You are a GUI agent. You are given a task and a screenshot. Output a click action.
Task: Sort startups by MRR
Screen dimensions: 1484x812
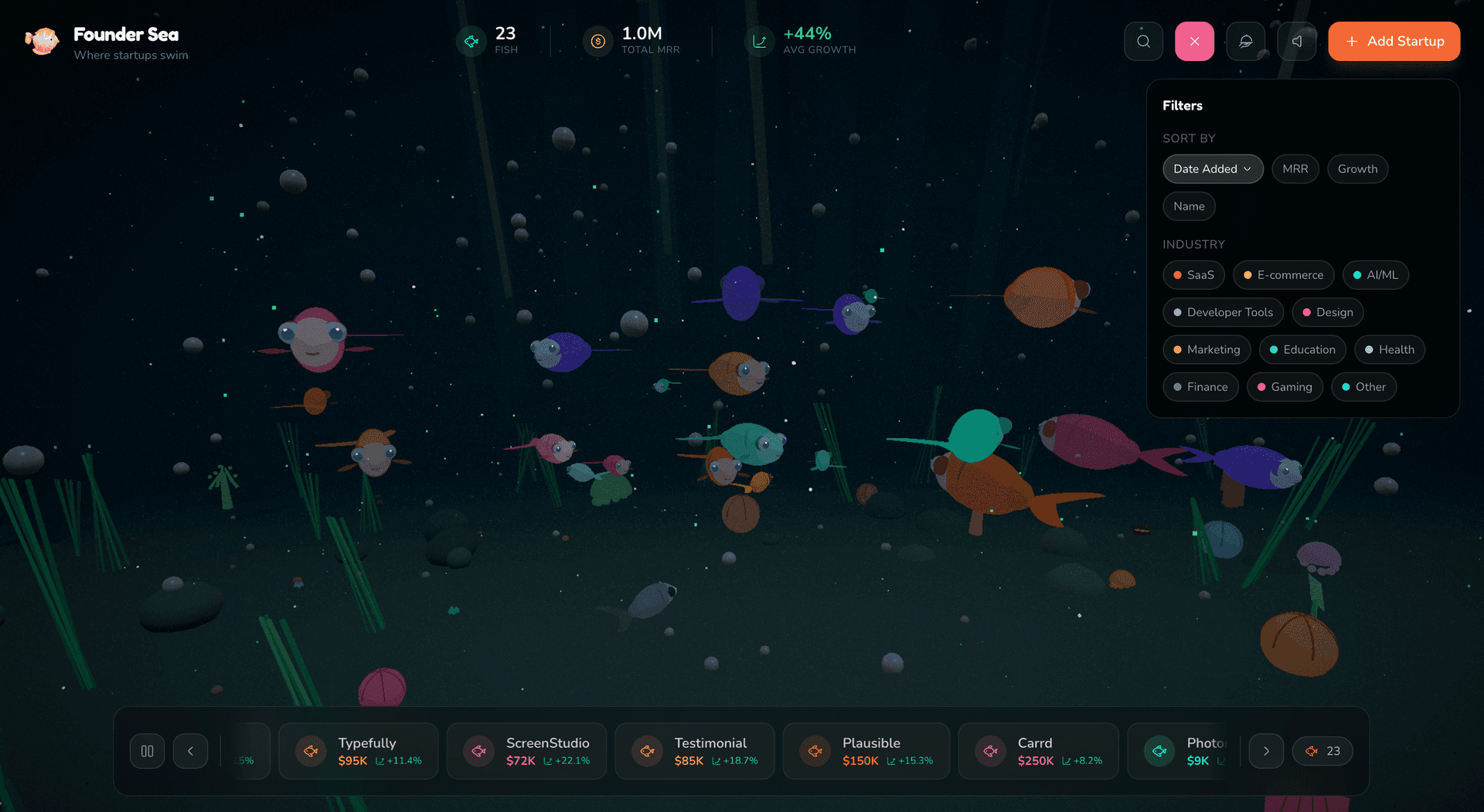click(x=1295, y=168)
